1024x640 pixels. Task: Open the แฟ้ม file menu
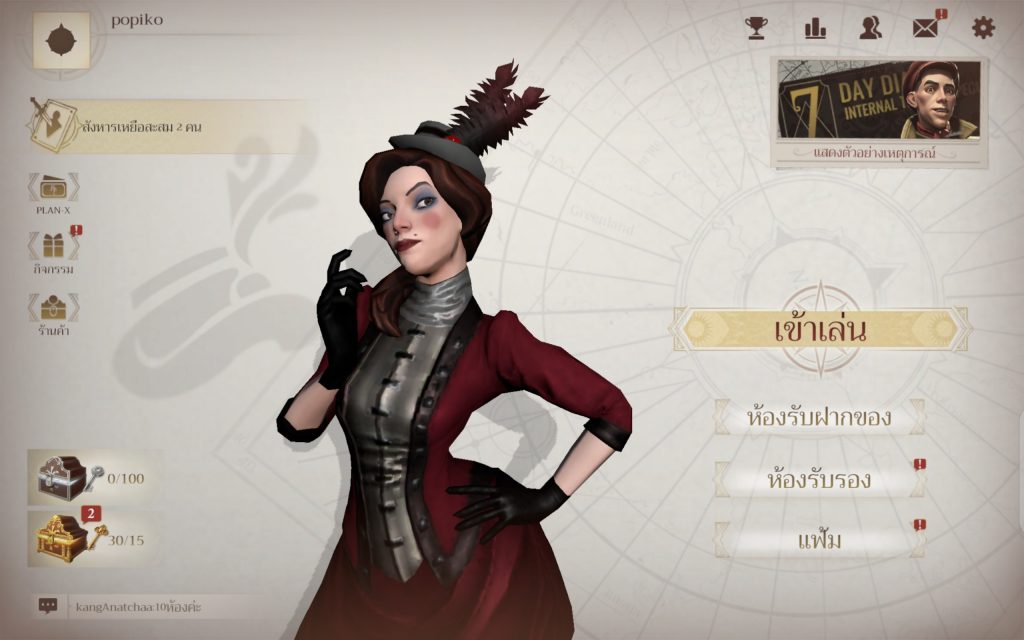click(x=819, y=541)
